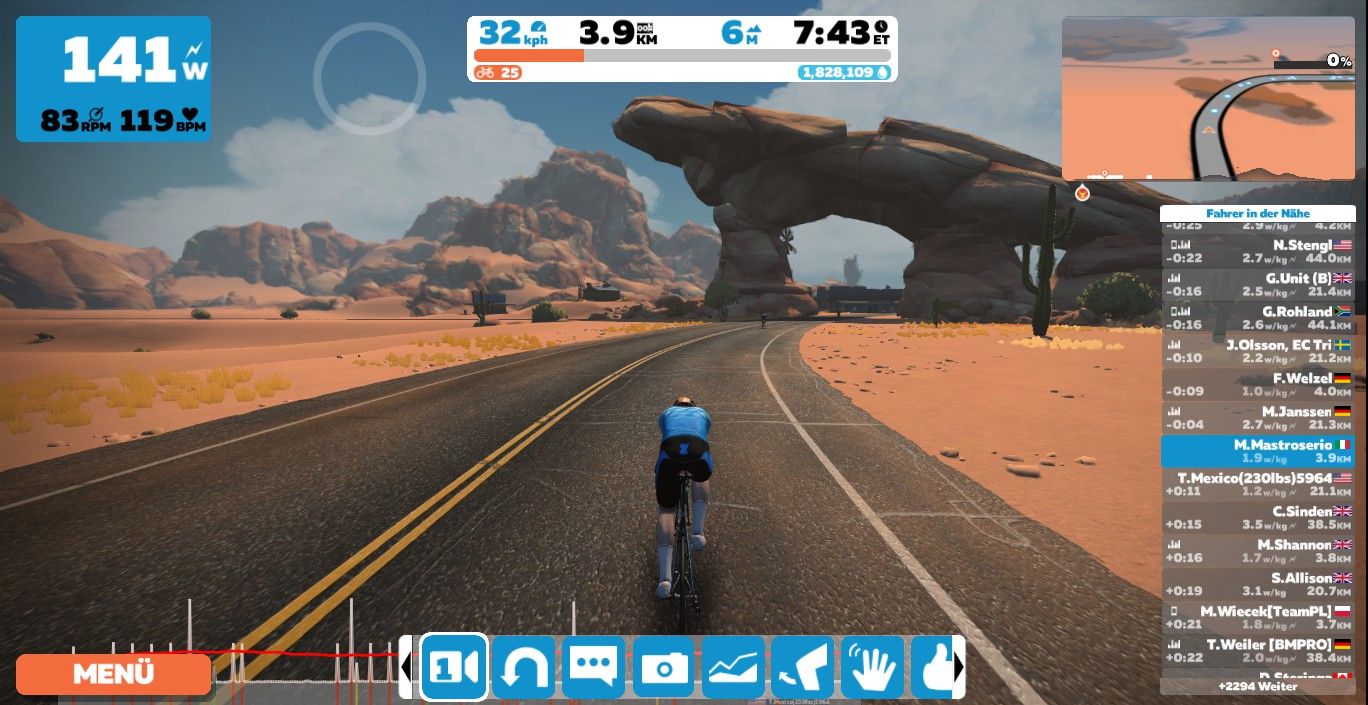
Task: Choose rider T.Weiler [BMPRO]
Action: coord(1257,650)
